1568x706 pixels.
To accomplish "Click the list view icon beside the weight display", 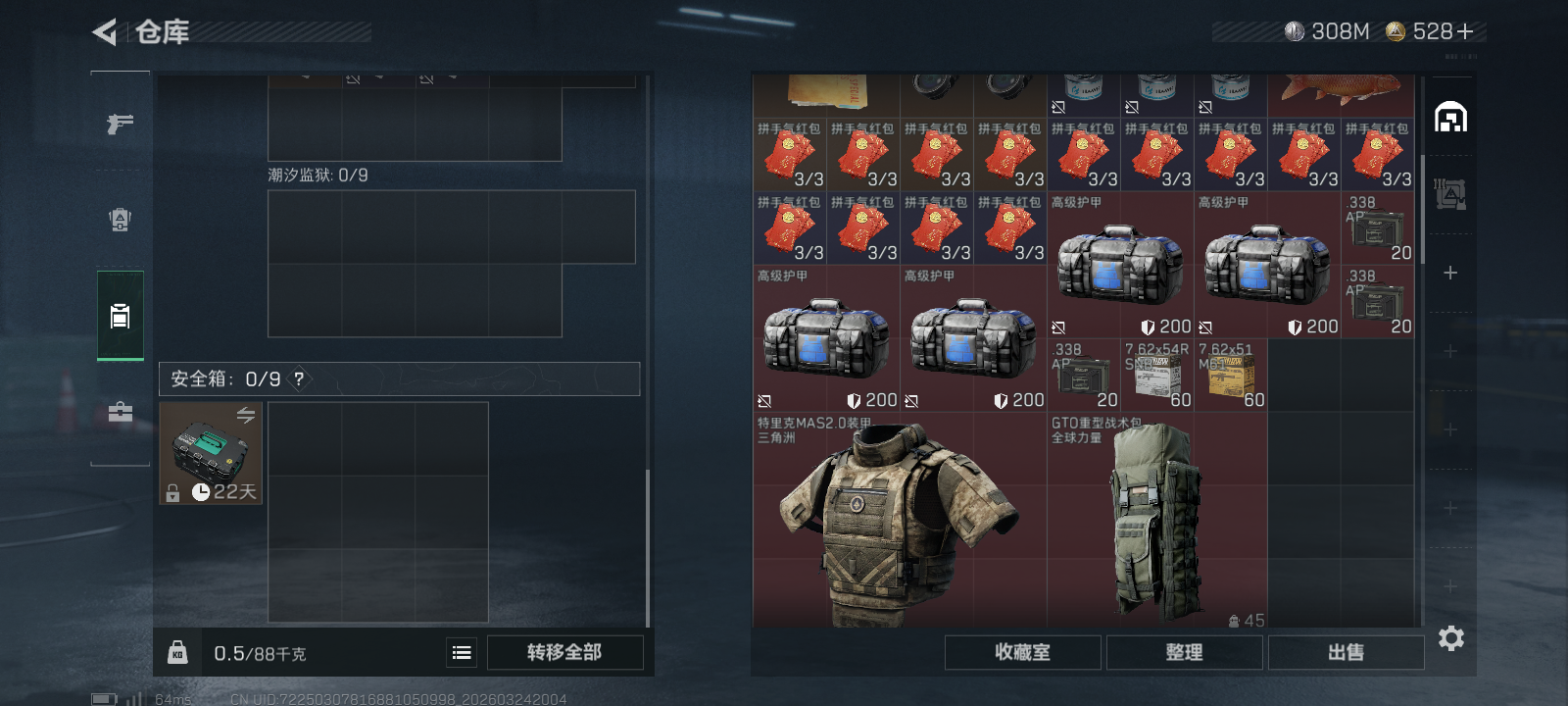I will [461, 651].
